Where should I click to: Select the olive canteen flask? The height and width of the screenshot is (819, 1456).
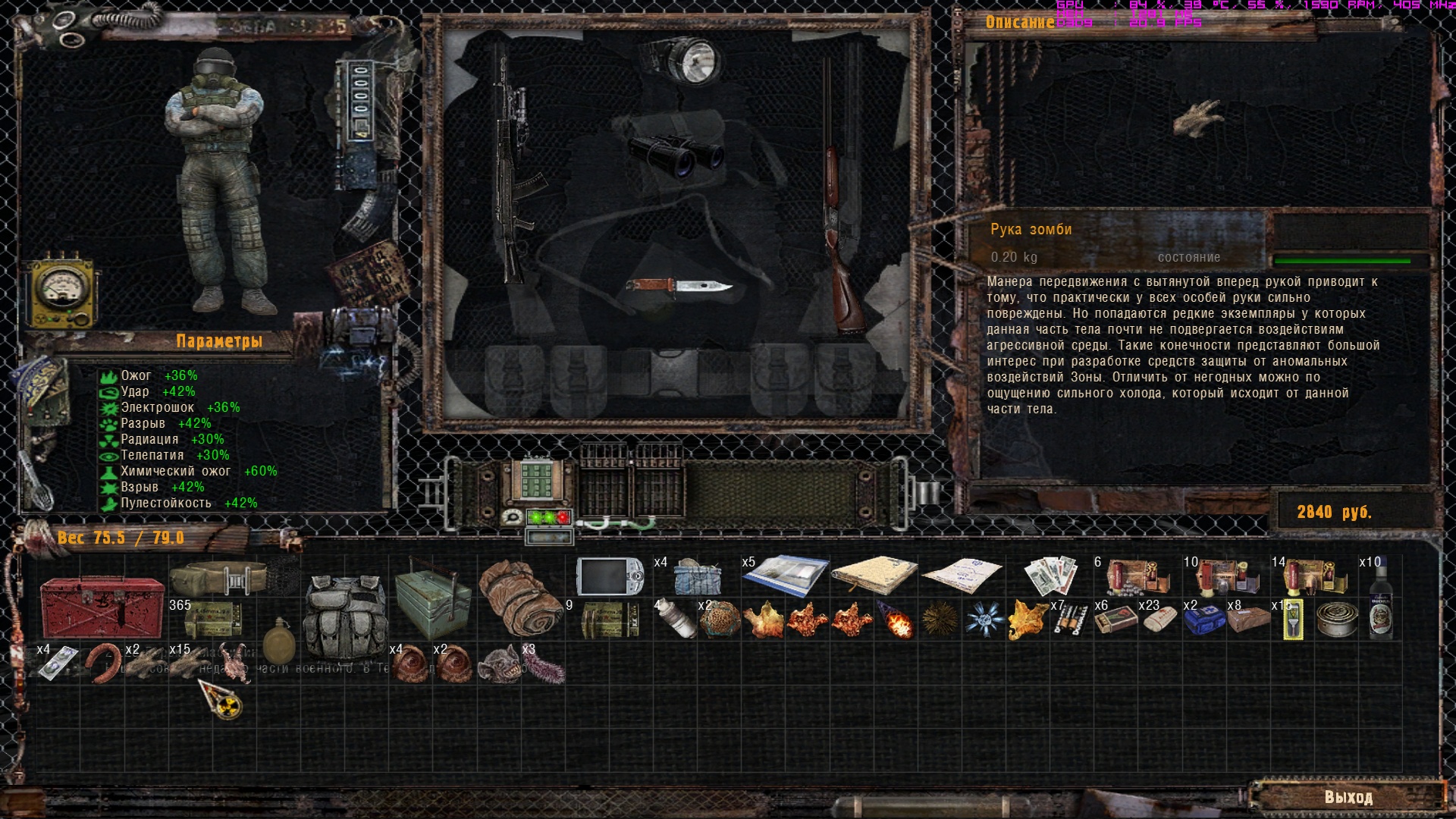pyautogui.click(x=279, y=643)
